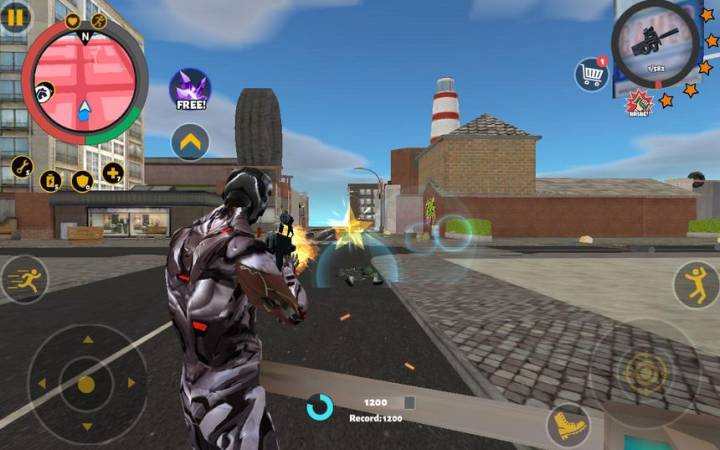Image resolution: width=720 pixels, height=450 pixels.
Task: Use the plus-sign health kit
Action: (113, 172)
